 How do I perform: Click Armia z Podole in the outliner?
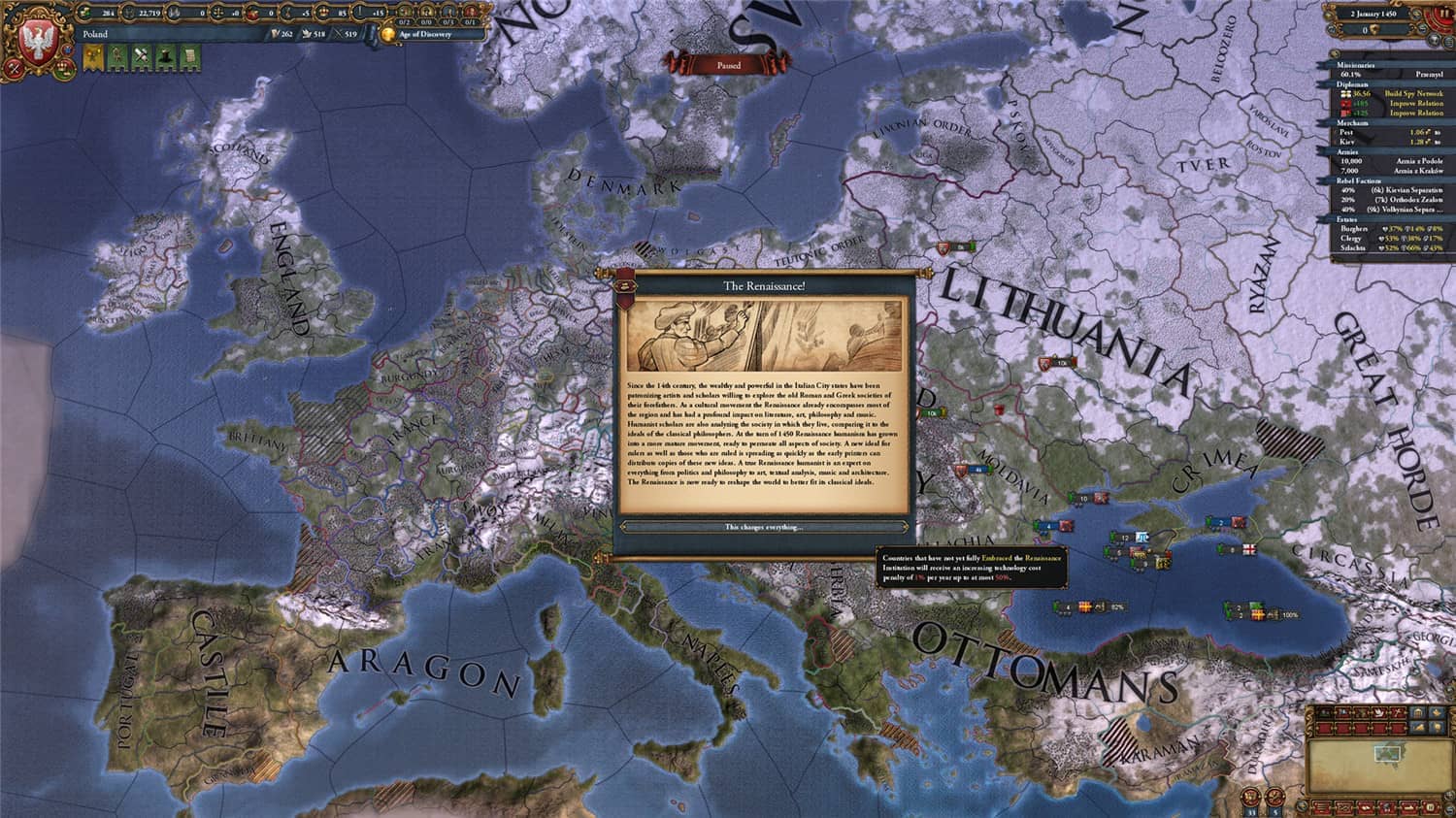tap(1419, 161)
